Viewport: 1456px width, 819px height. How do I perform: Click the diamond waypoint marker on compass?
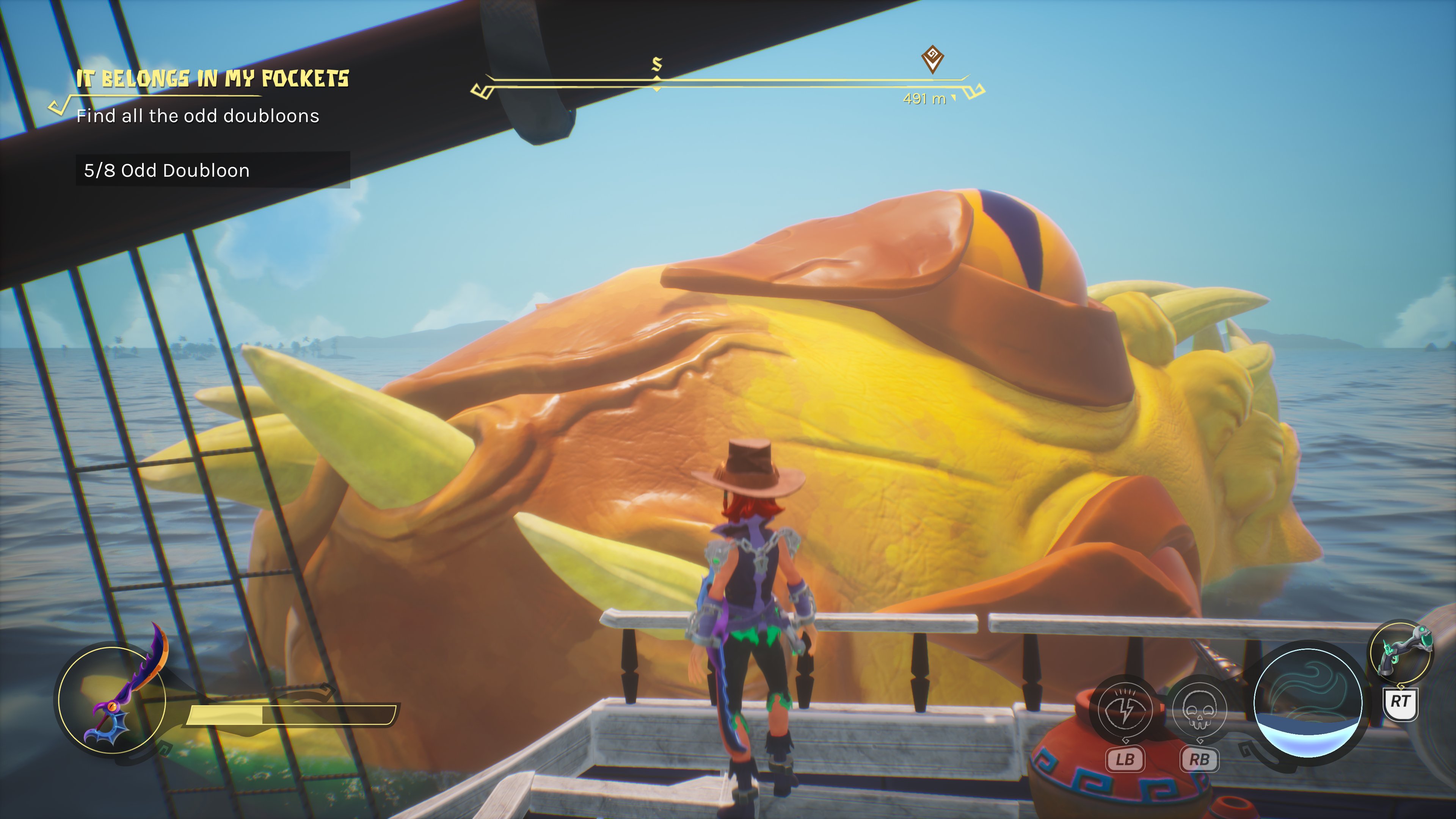point(933,58)
